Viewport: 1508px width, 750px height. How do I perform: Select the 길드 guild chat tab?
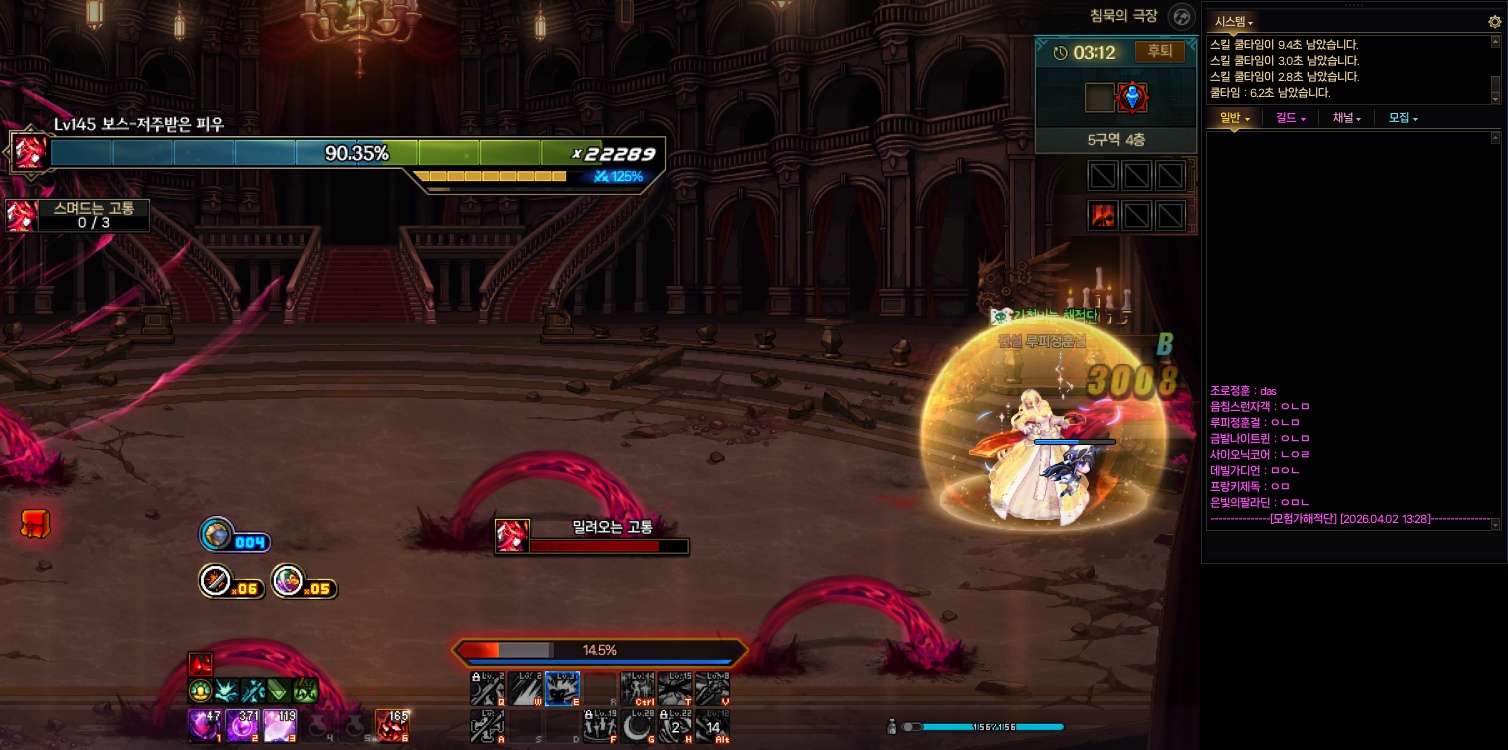coord(1290,118)
